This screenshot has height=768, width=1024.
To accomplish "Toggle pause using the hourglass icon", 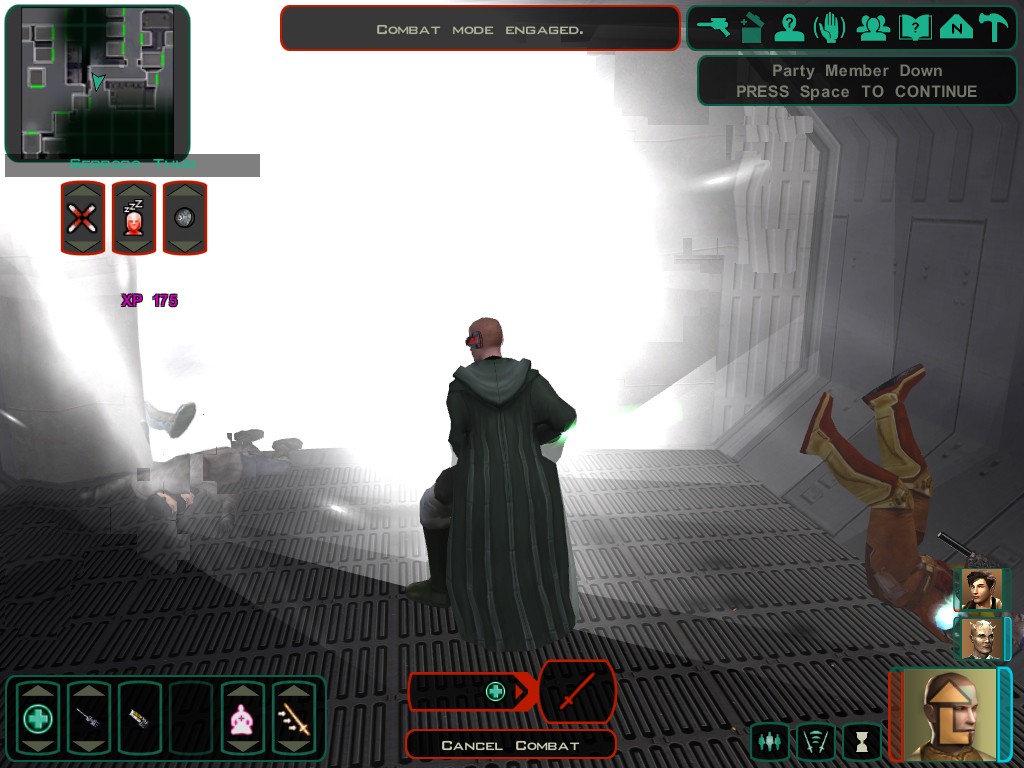I will tap(861, 743).
